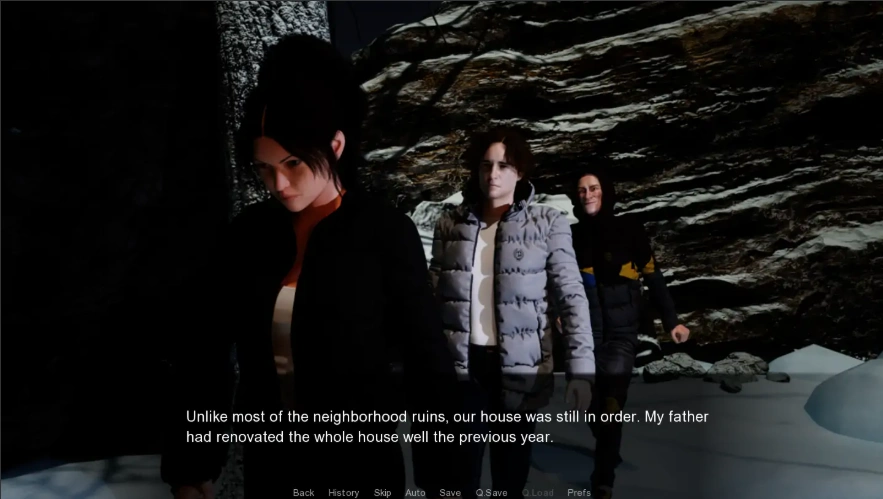
Task: Click Q.Save to quick save
Action: (491, 492)
